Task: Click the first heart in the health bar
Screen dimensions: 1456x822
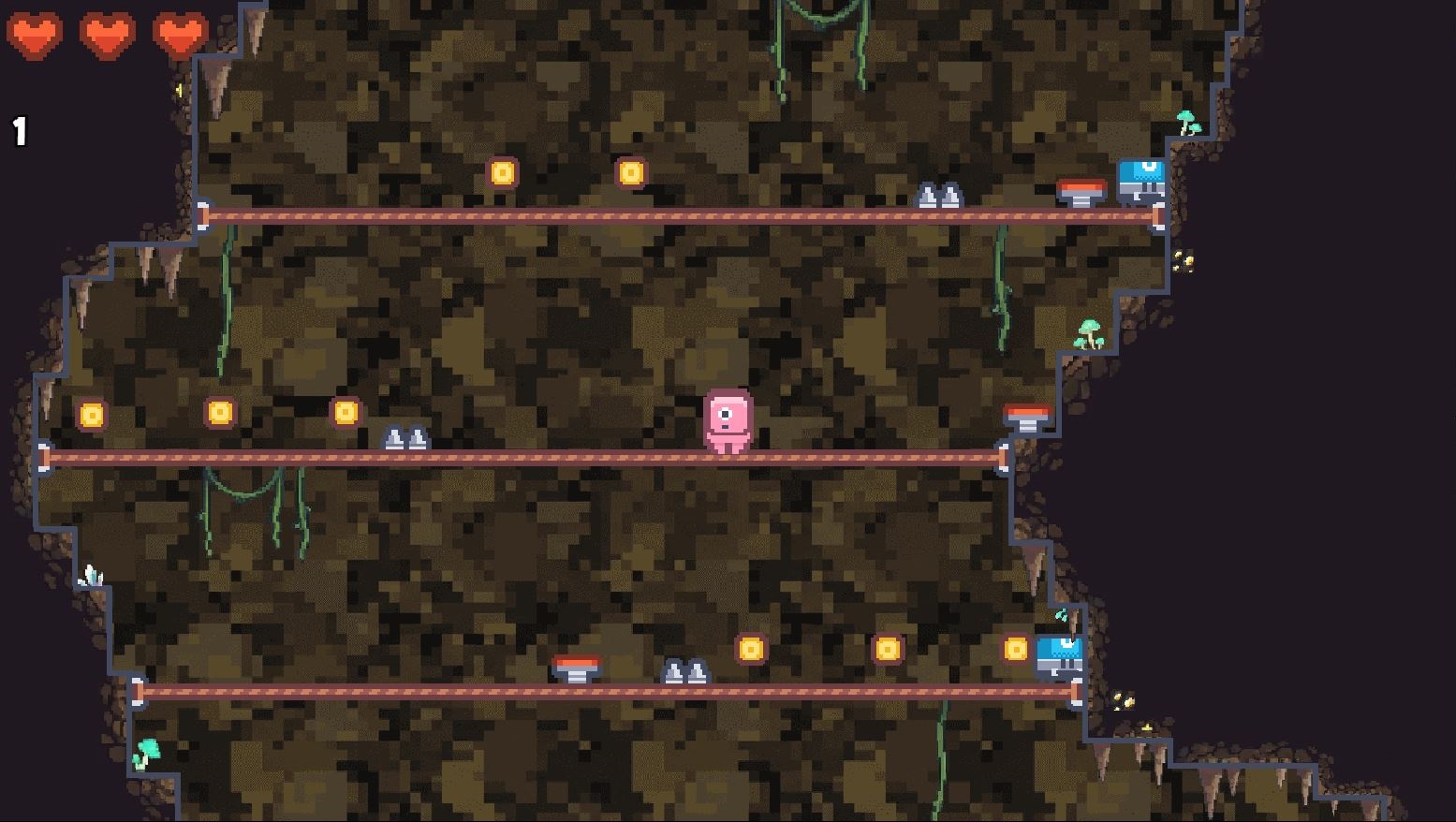Action: click(36, 36)
